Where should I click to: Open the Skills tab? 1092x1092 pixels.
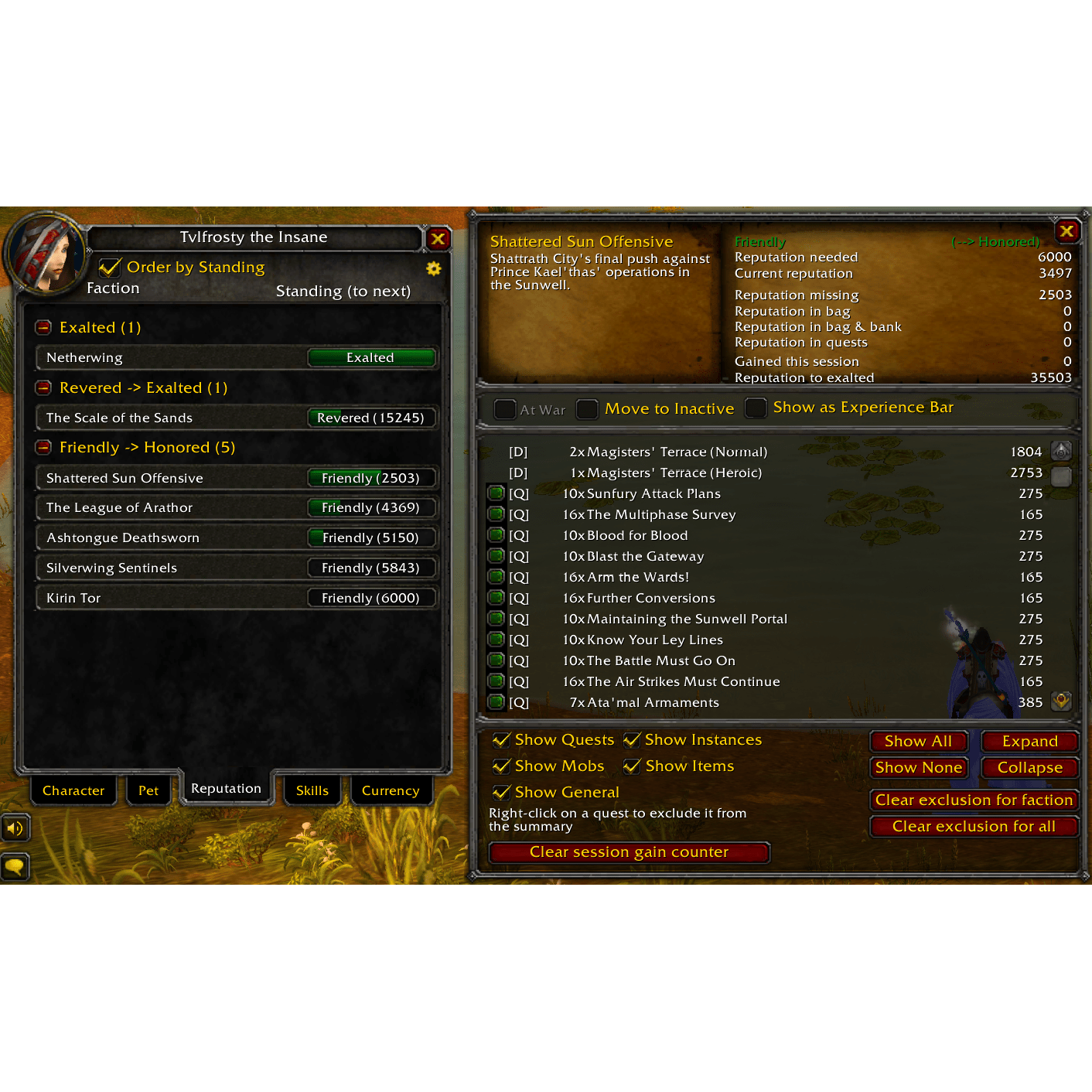point(312,790)
